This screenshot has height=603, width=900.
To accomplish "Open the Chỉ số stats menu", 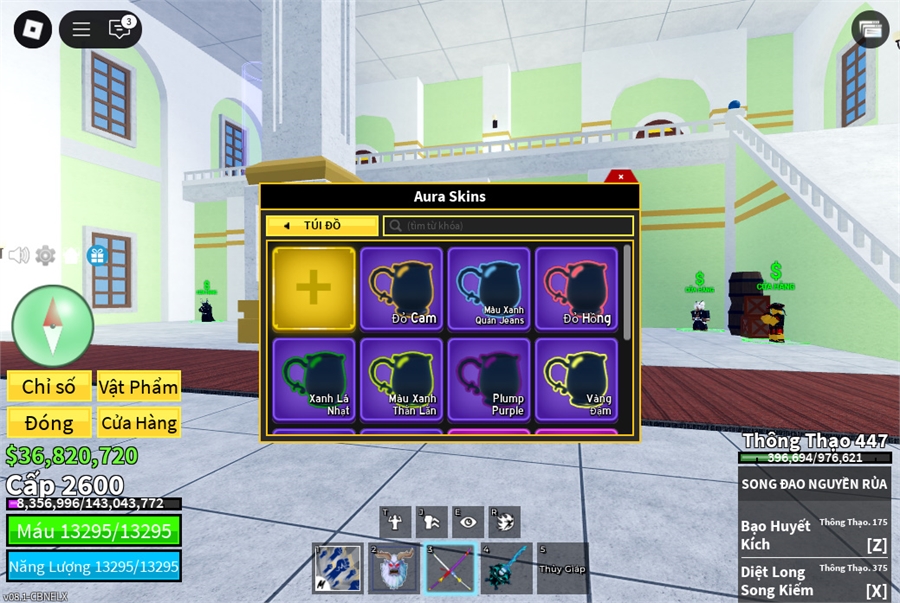I will tap(49, 387).
